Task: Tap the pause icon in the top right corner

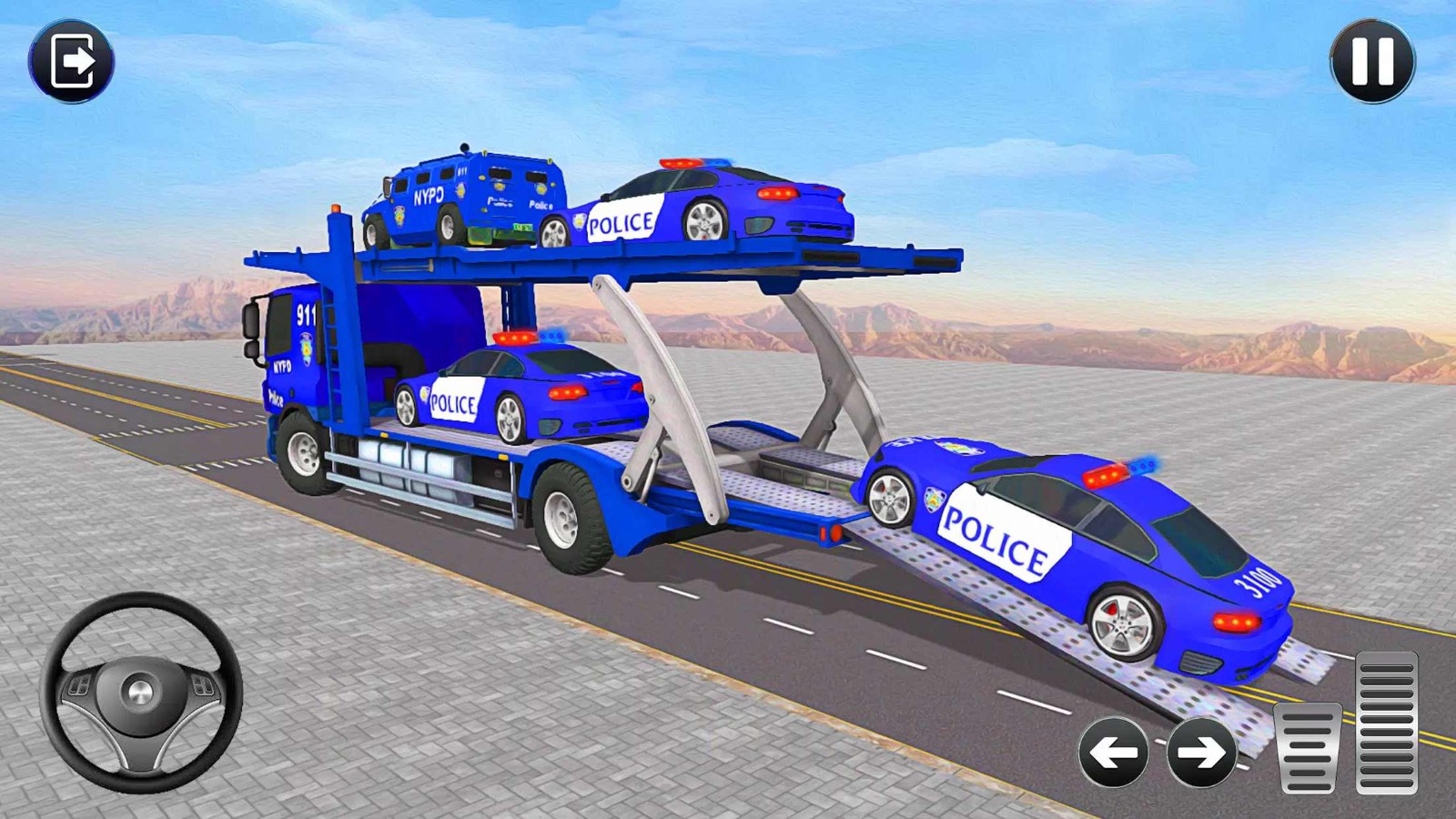Action: (1374, 62)
